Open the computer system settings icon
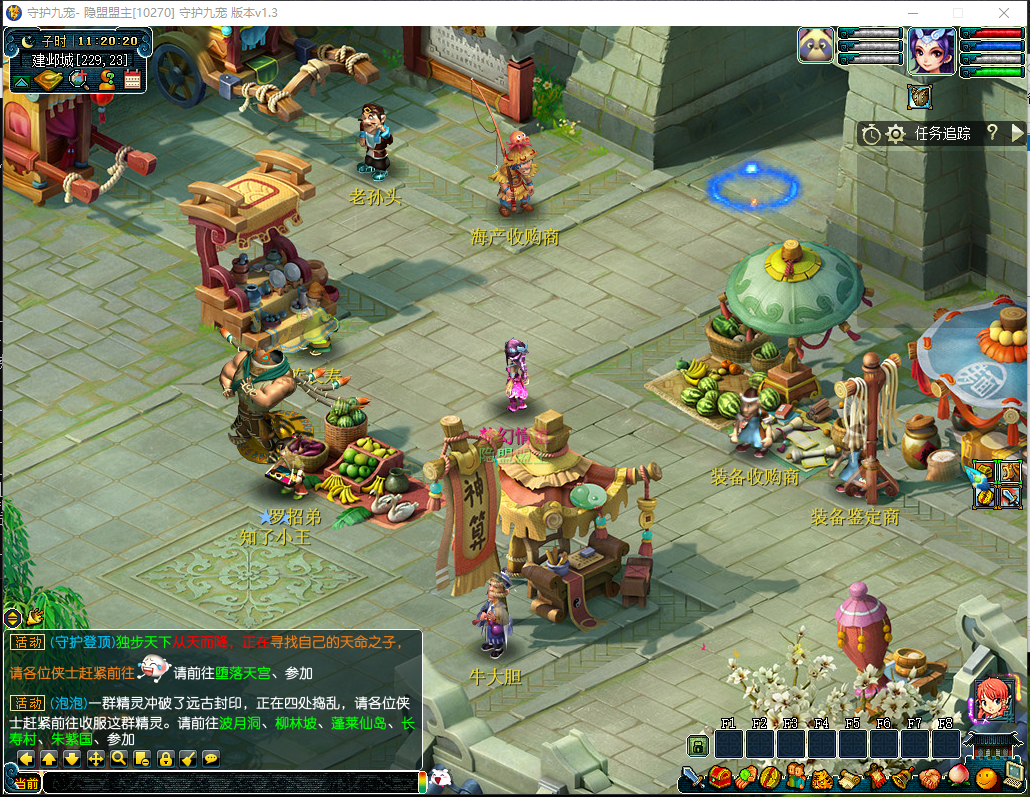 (x=1013, y=777)
